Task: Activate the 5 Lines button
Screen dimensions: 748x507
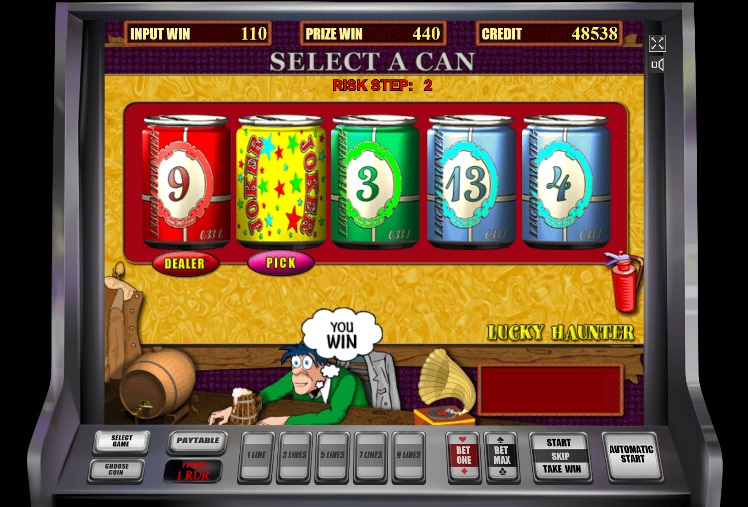Action: tap(333, 455)
